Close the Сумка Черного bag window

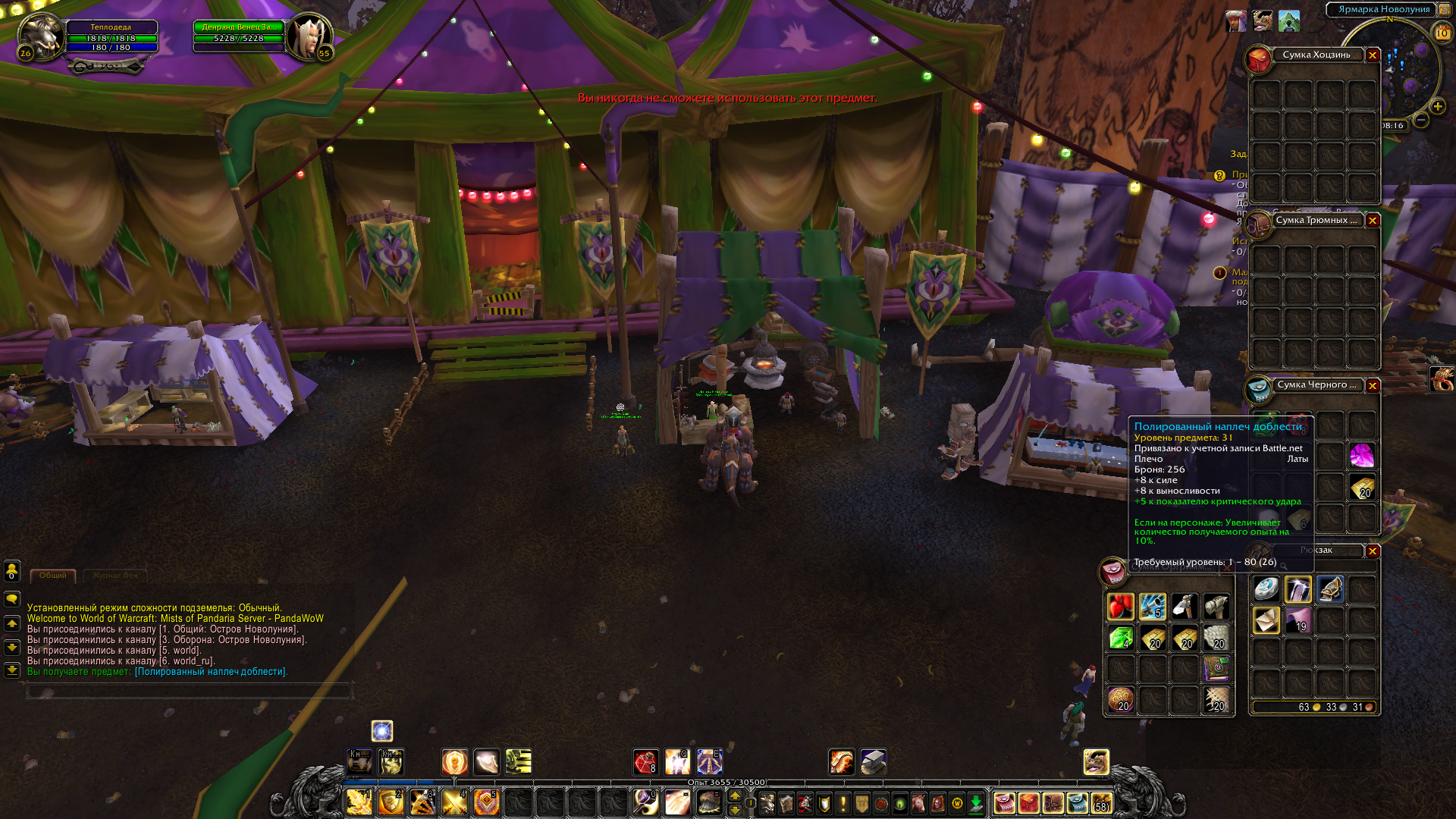click(1373, 386)
